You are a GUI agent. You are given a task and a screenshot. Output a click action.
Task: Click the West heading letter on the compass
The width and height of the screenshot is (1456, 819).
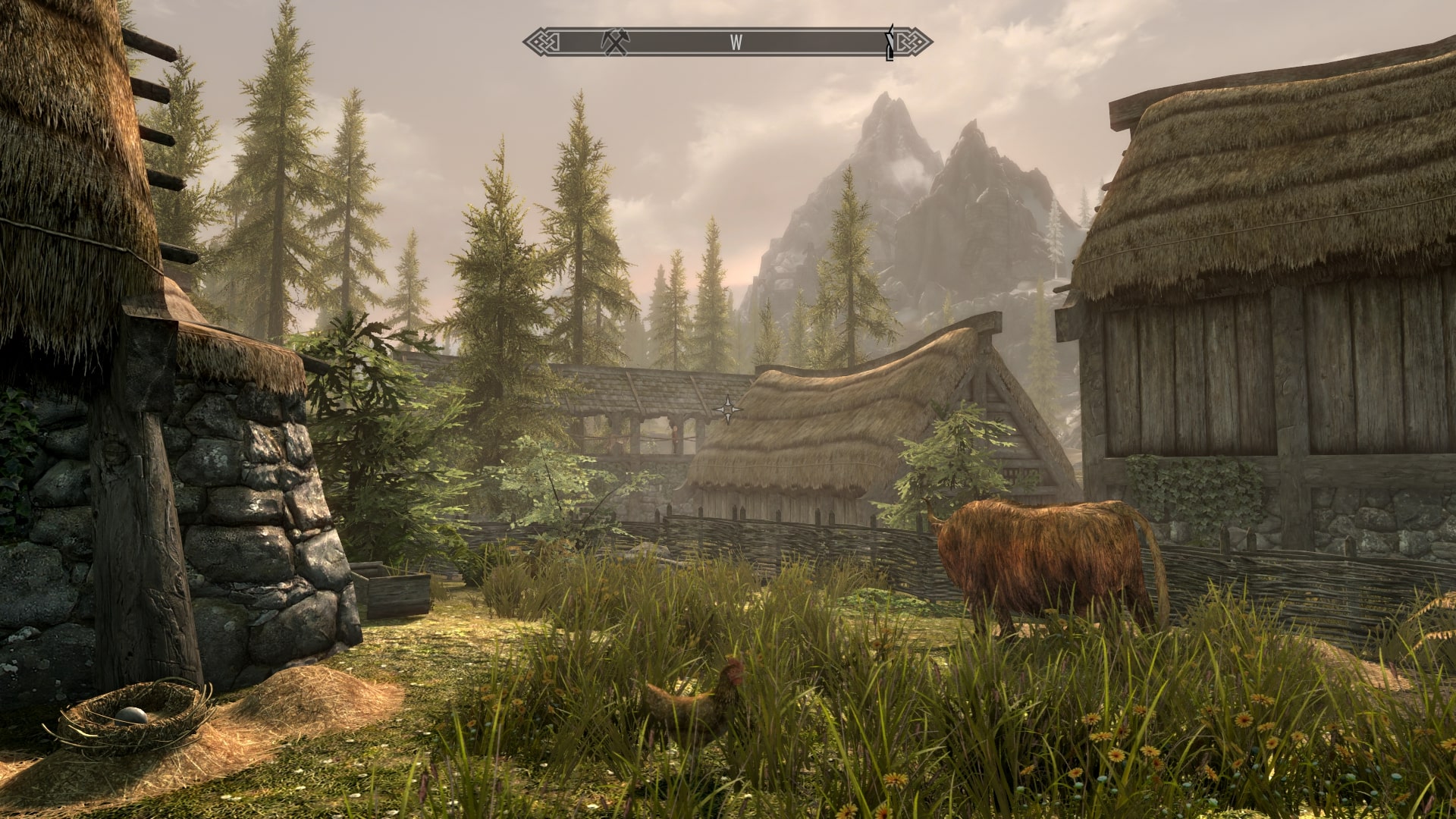tap(736, 42)
